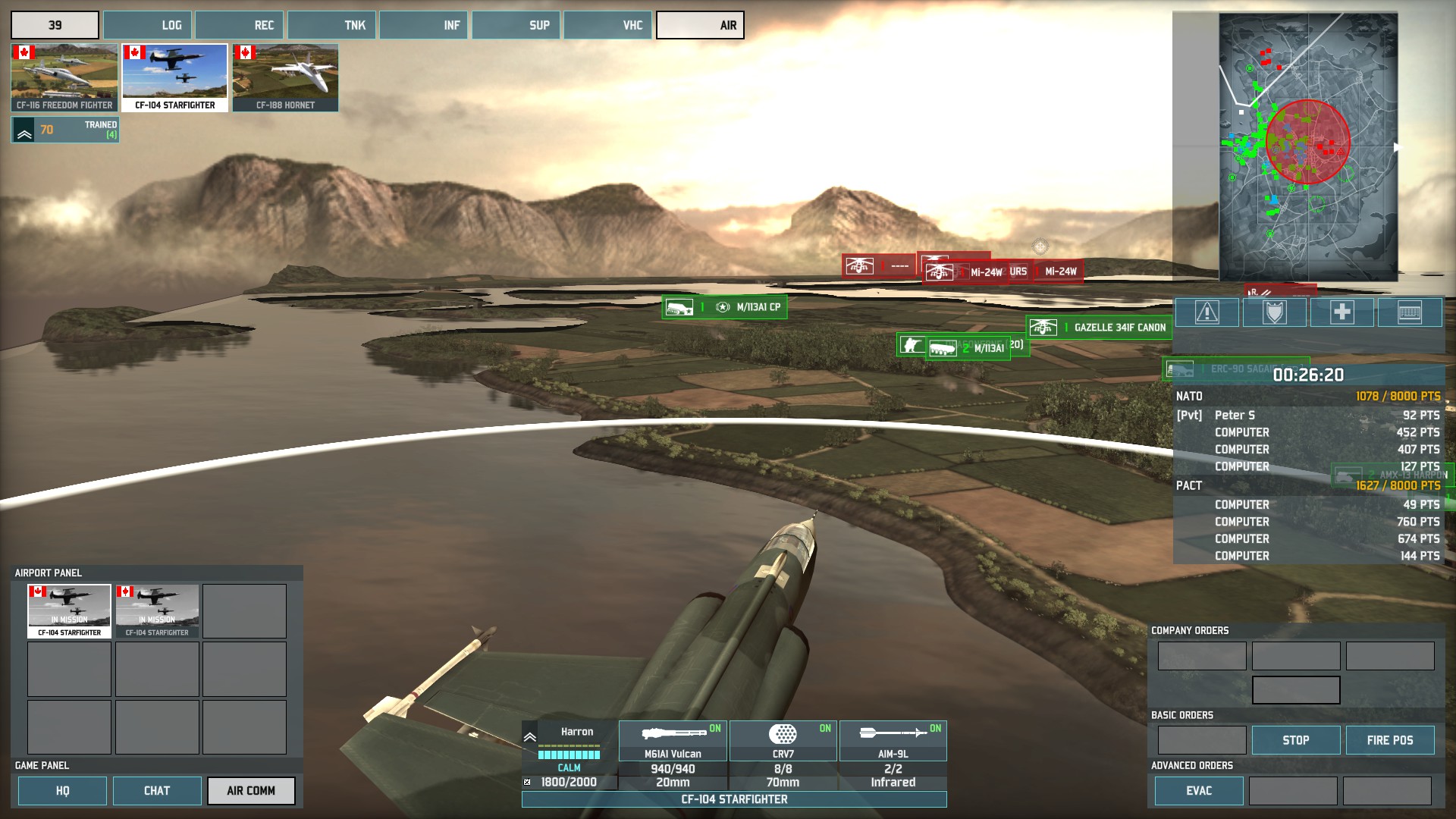Select the M/113A1 CP unit label
Viewport: 1456px width, 819px height.
click(724, 307)
